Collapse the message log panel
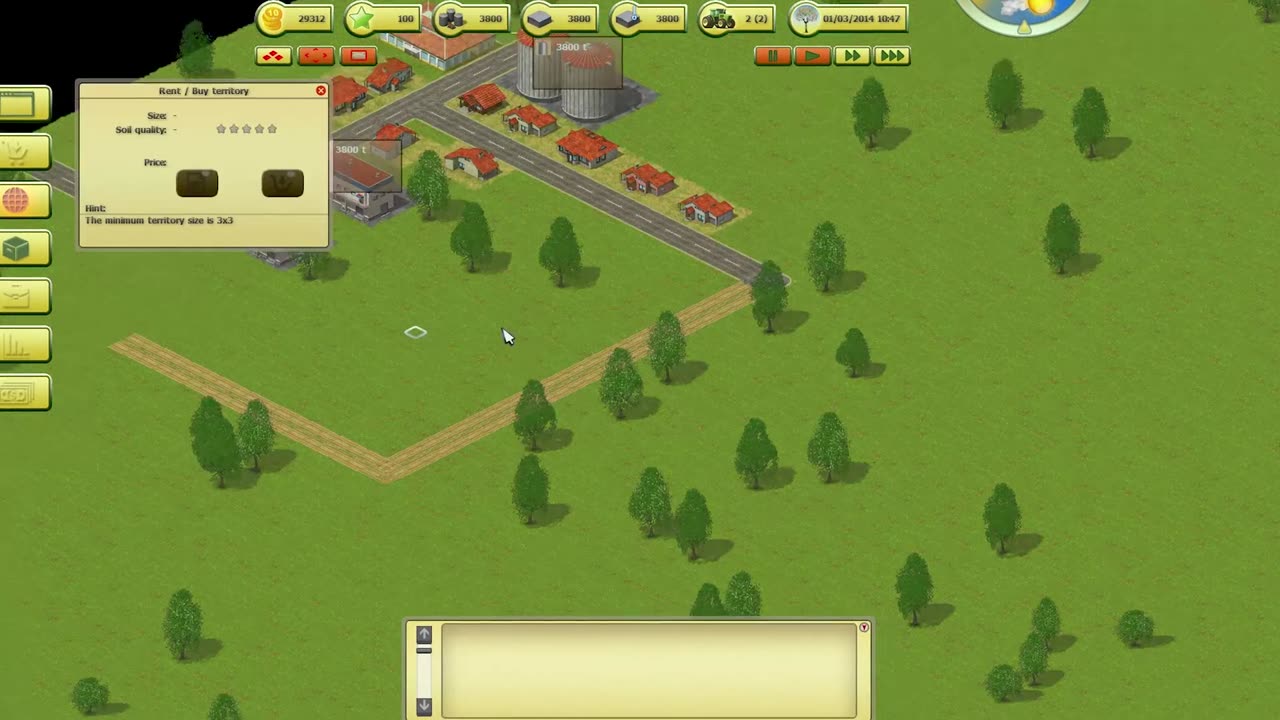This screenshot has width=1280, height=720. tap(864, 628)
